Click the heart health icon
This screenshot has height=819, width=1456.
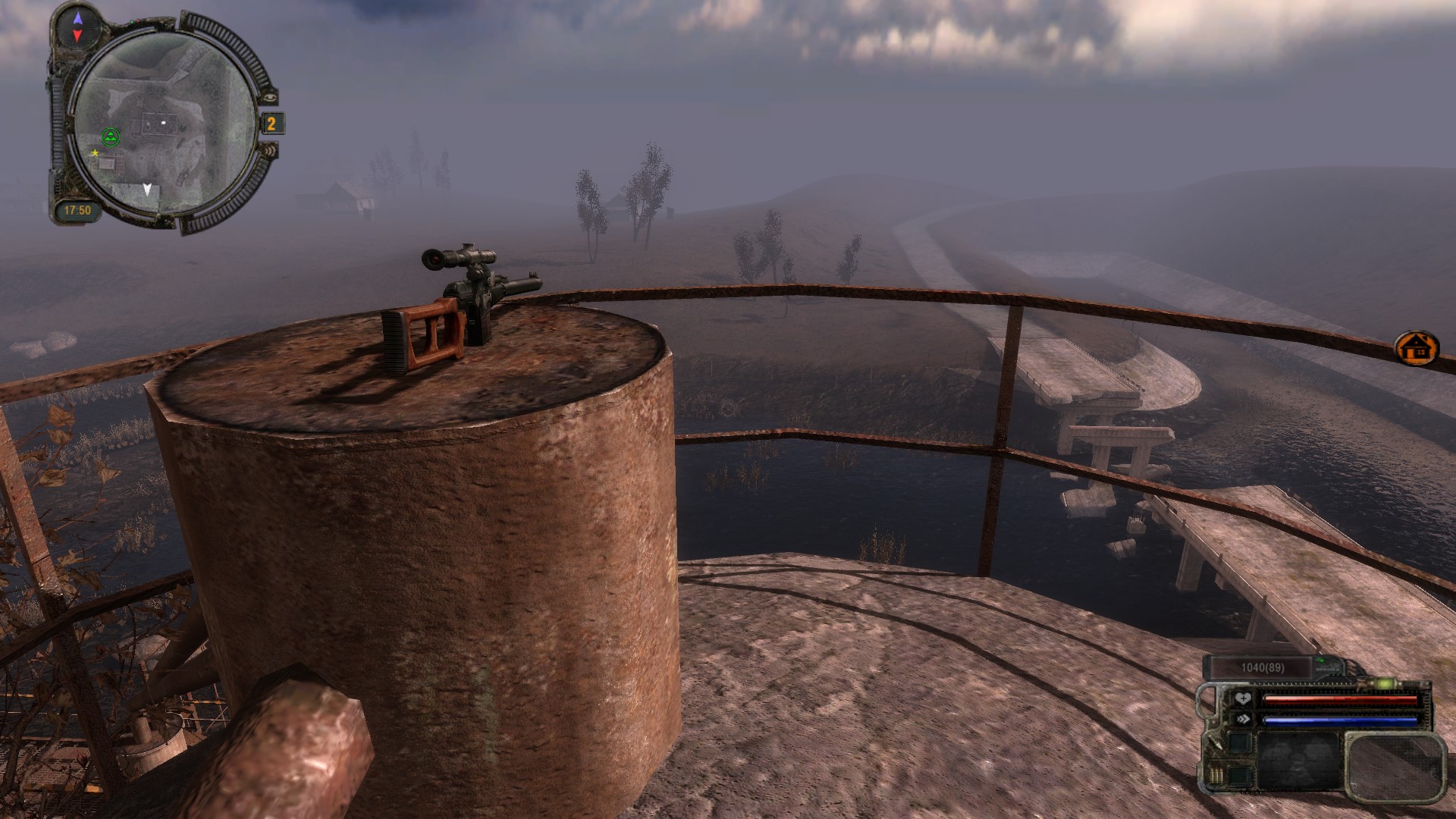(x=1242, y=699)
